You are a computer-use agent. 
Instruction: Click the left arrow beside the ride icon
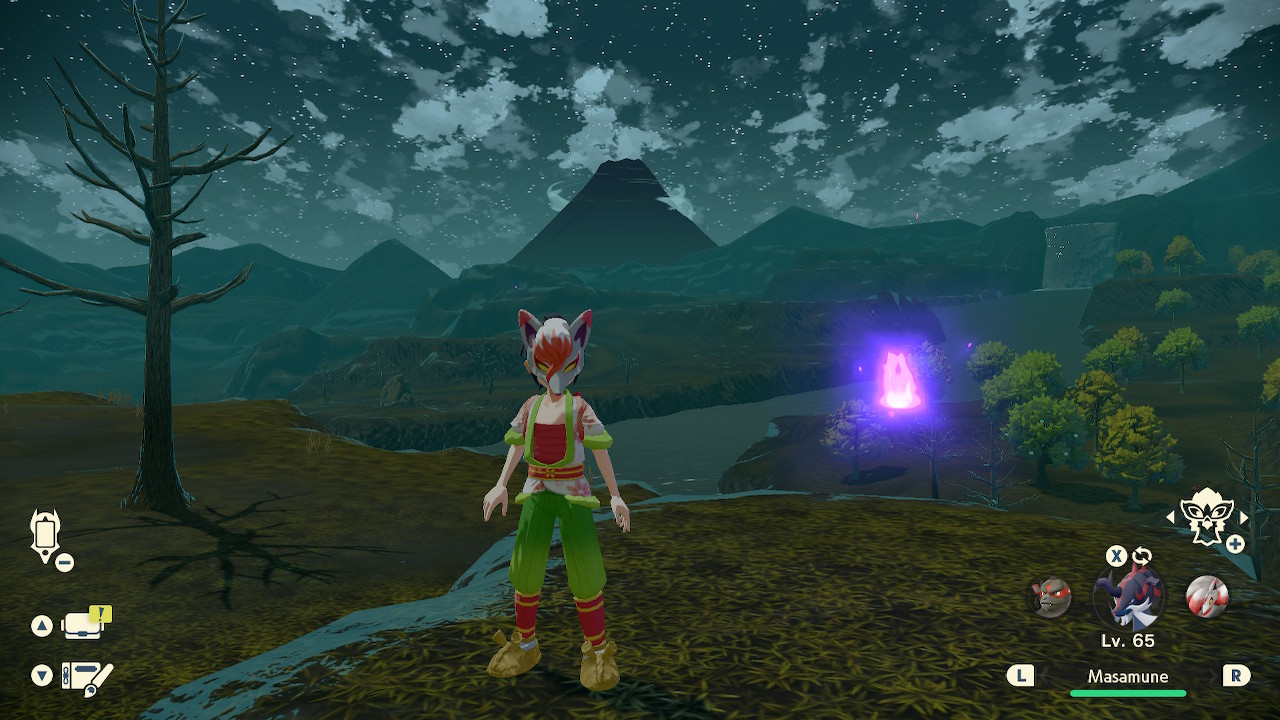tap(1171, 518)
